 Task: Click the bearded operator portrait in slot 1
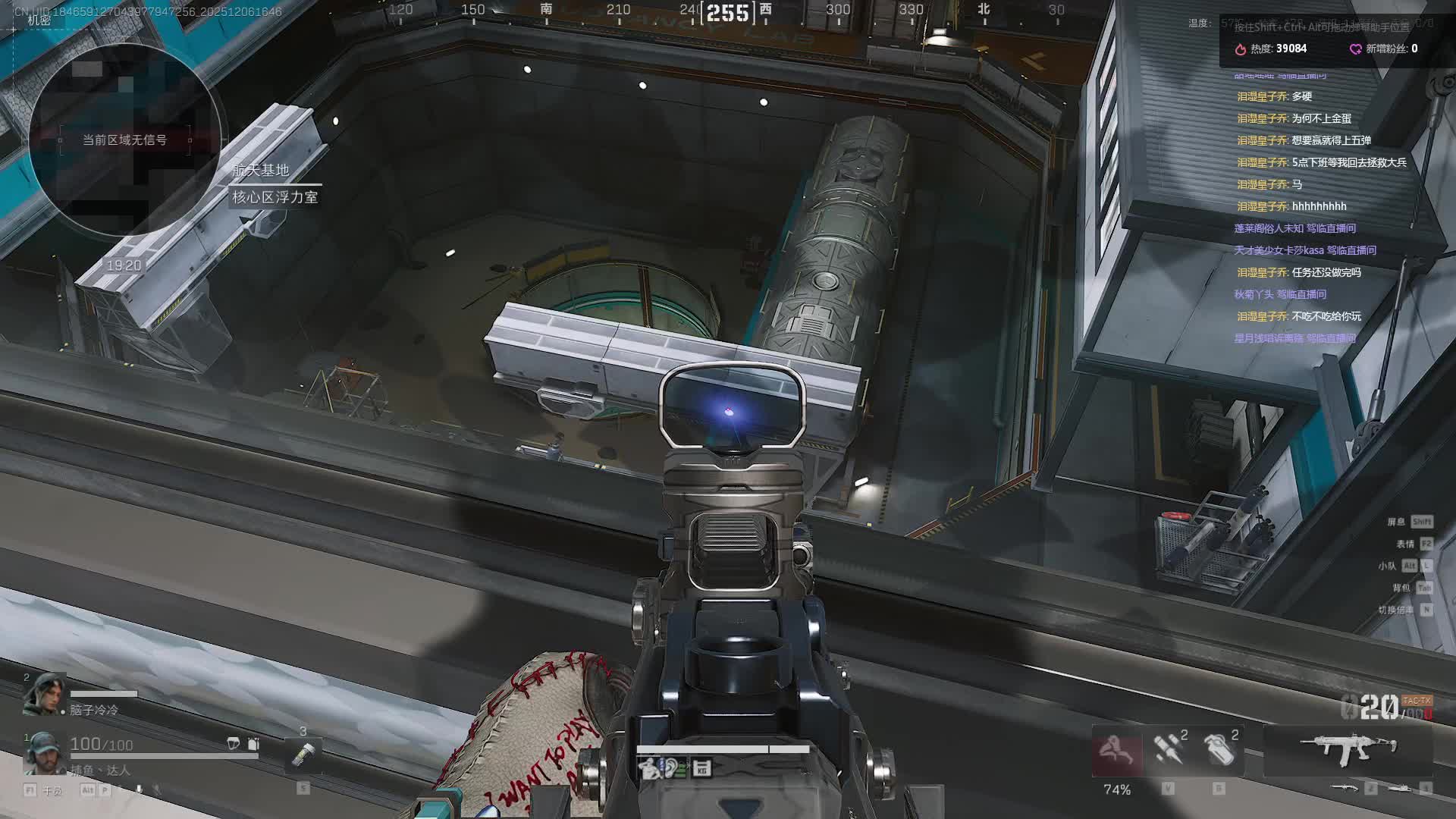point(44,752)
